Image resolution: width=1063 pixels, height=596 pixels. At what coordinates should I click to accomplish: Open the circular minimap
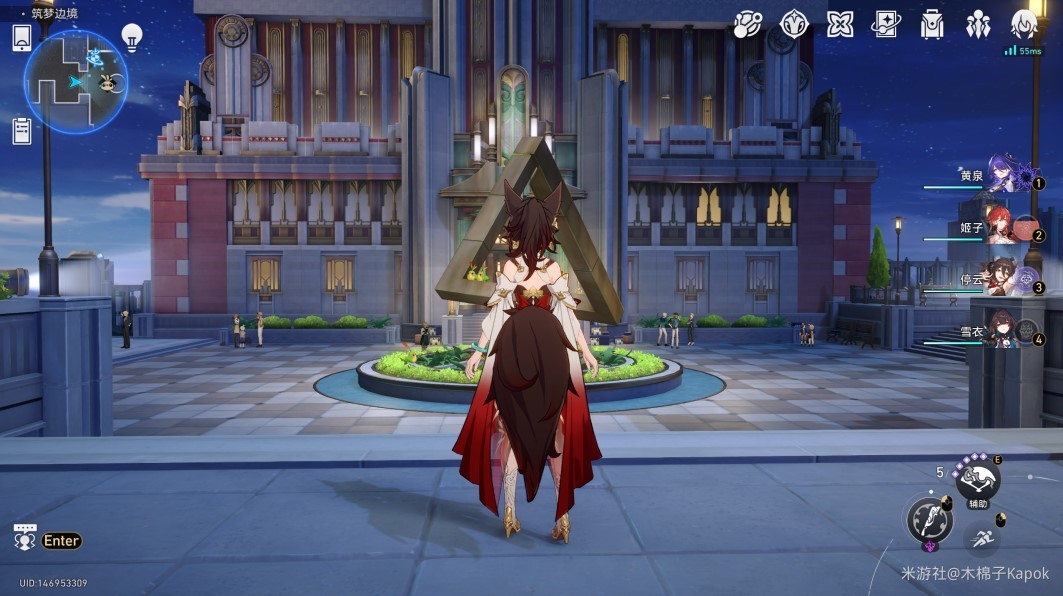(75, 82)
